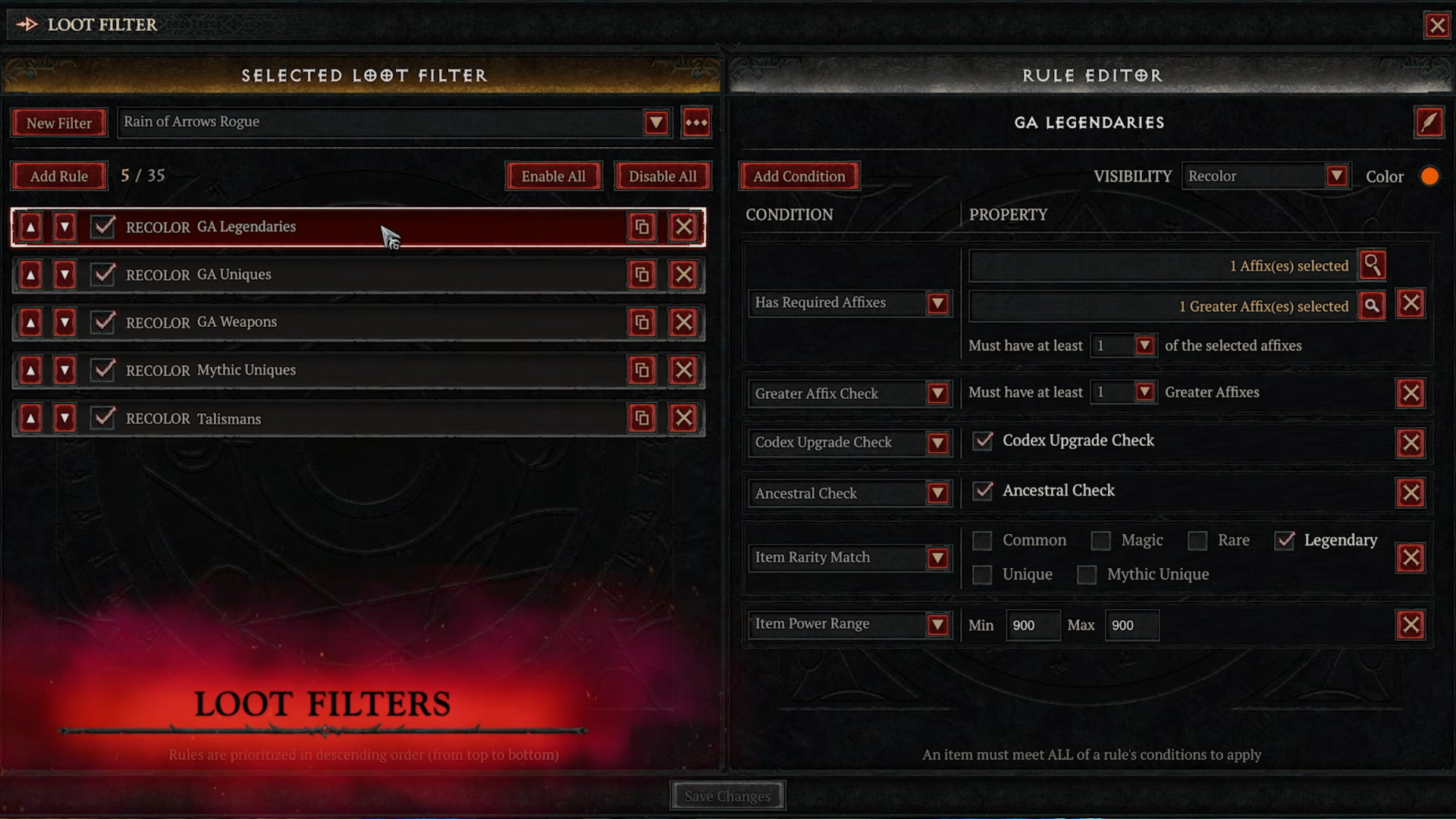Uncheck the Codex Upgrade Check box
This screenshot has height=819, width=1456.
pyautogui.click(x=982, y=441)
